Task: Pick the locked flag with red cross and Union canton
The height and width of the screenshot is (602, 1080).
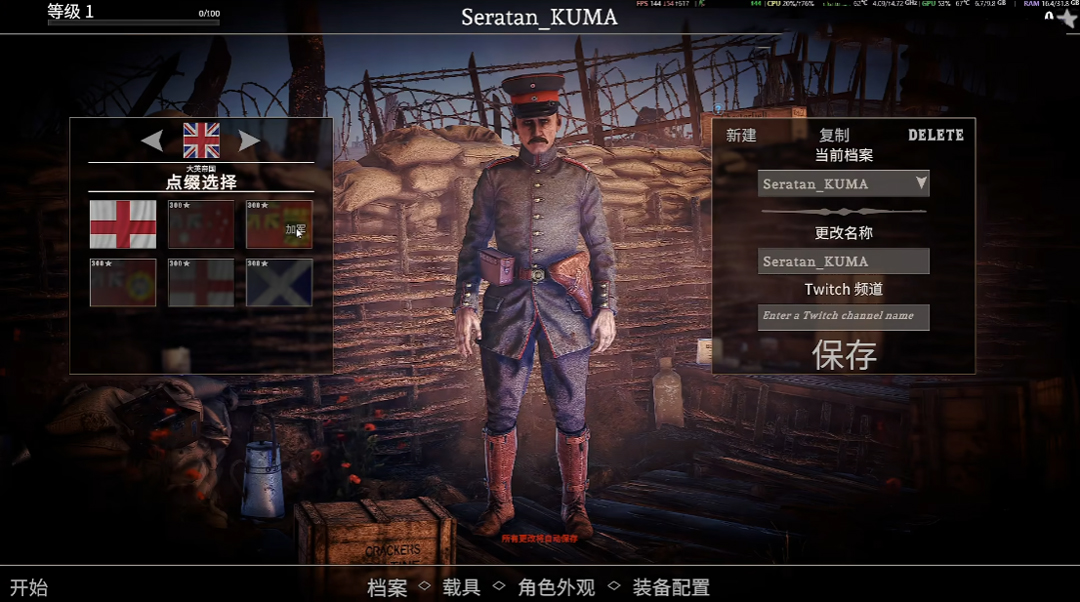Action: (201, 282)
